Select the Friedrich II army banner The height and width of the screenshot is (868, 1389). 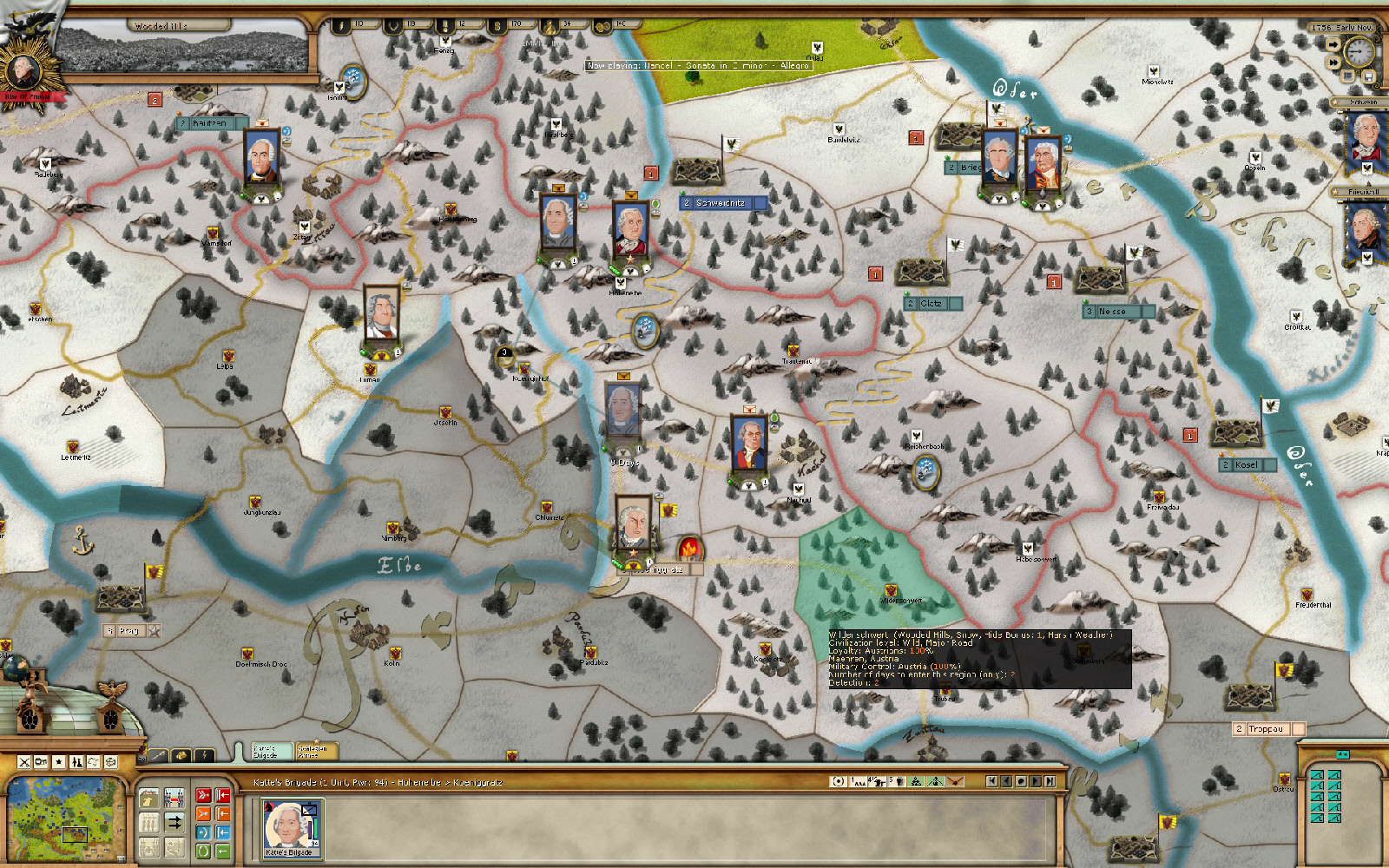(1366, 230)
